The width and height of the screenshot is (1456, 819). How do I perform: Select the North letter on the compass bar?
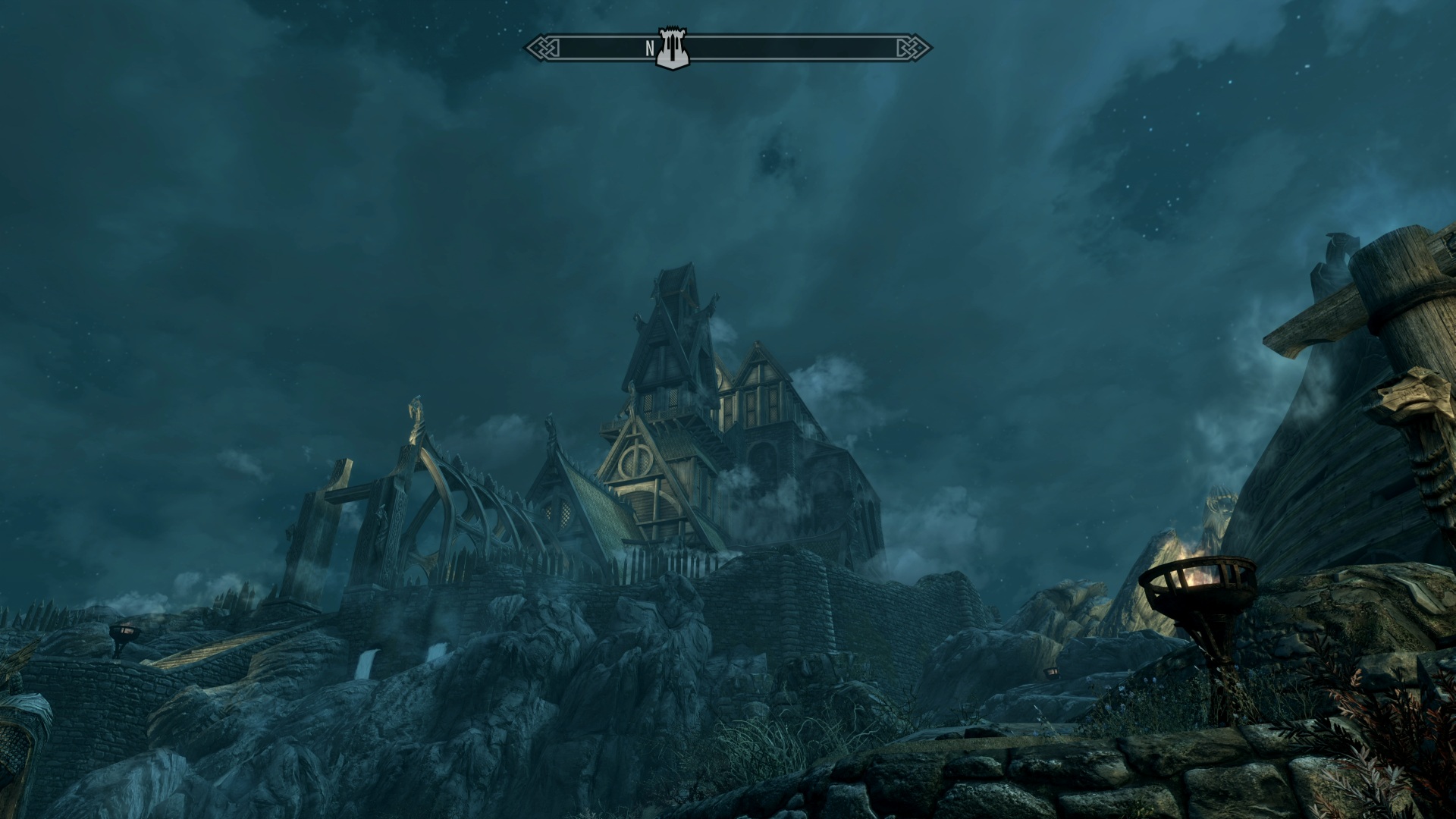[650, 49]
